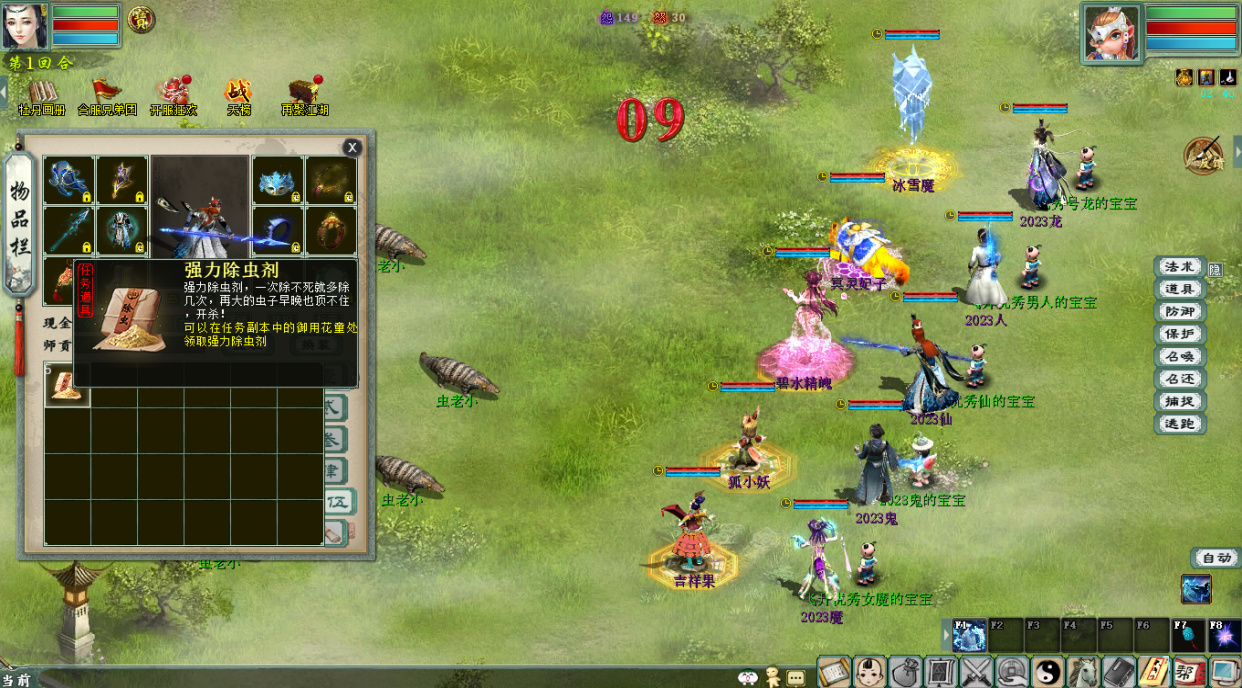1242x688 pixels.
Task: Choose the 道具 item command
Action: 1179,289
